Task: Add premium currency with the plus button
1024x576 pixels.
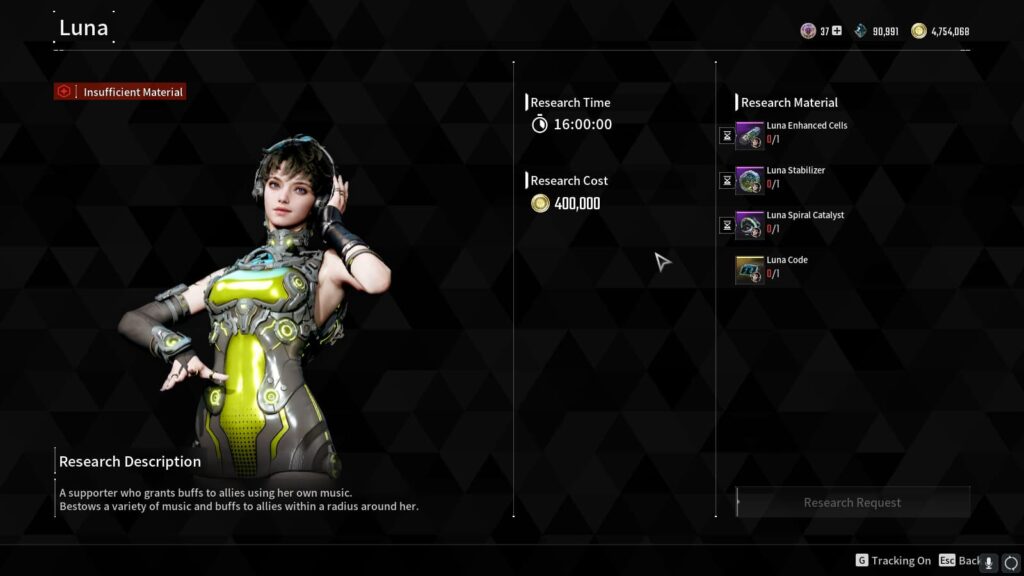Action: click(837, 31)
